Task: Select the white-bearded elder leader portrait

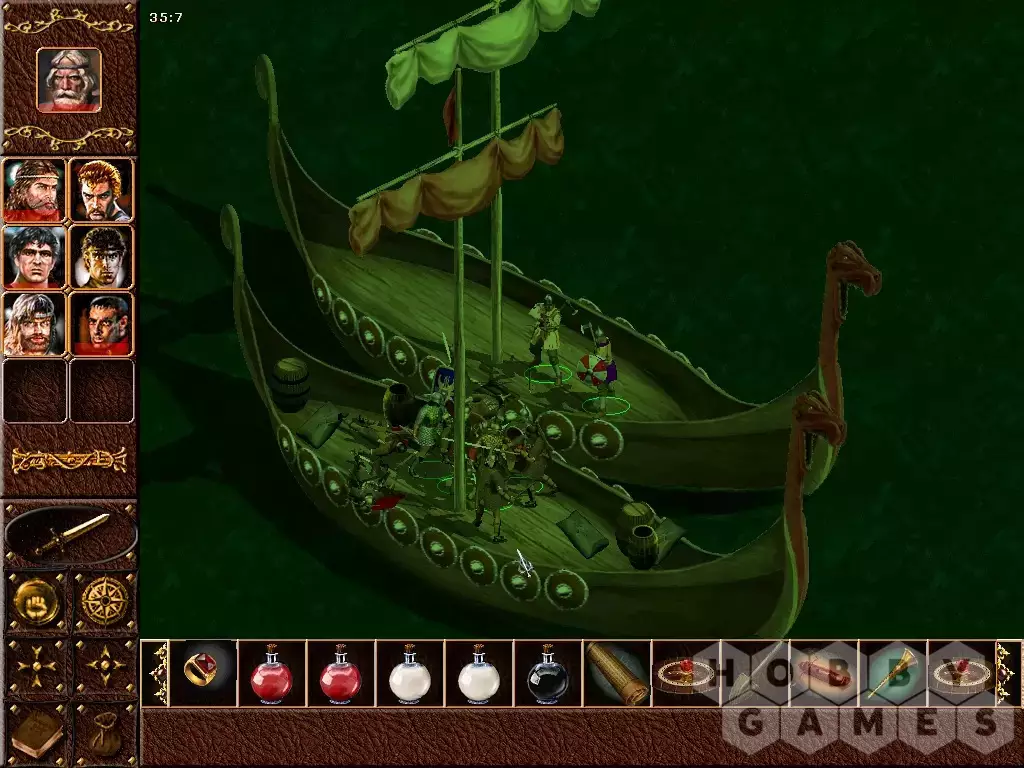Action: pyautogui.click(x=69, y=79)
